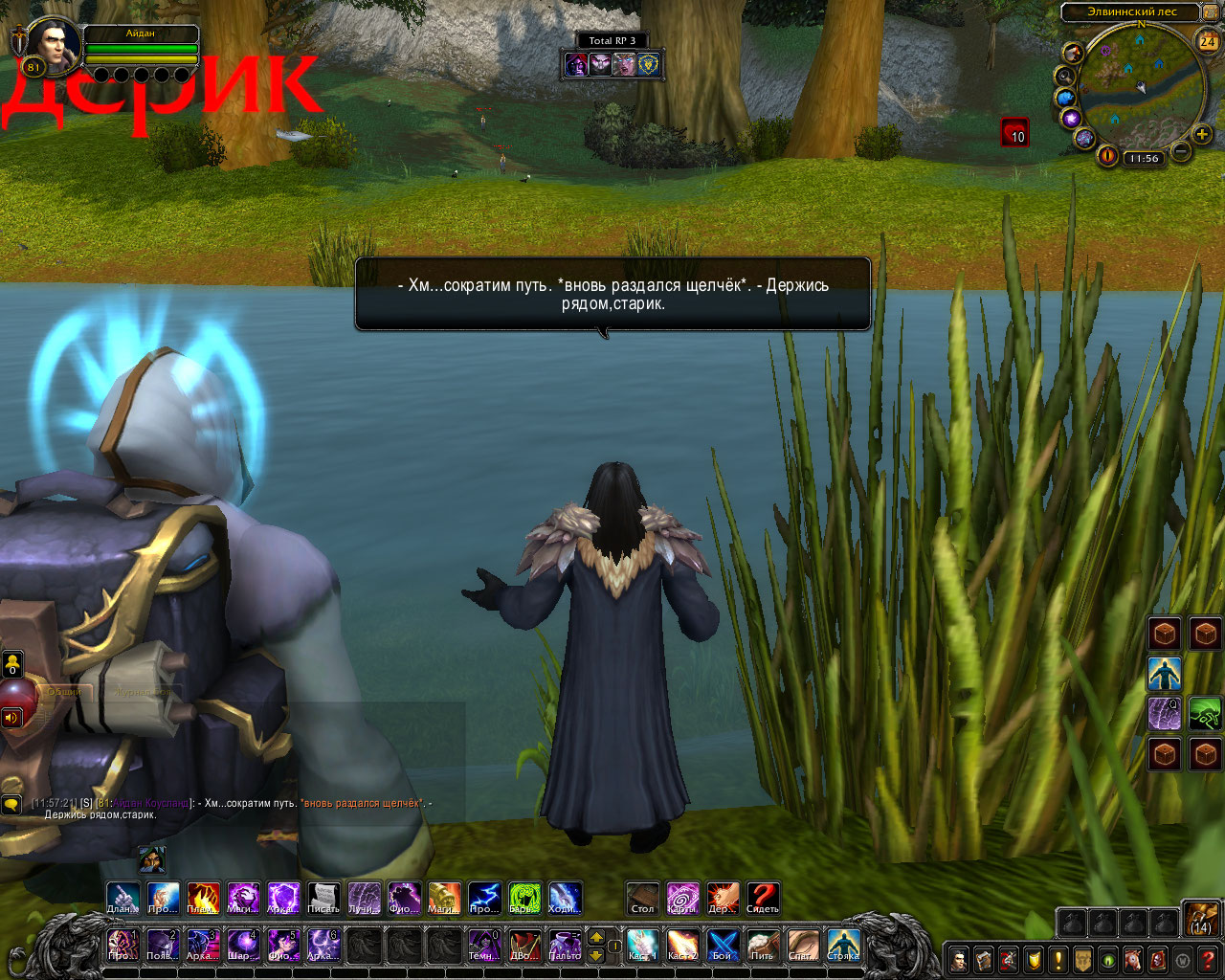Activate the "Стойка" stance action button
Screen dimensions: 1225x980
pyautogui.click(x=843, y=945)
